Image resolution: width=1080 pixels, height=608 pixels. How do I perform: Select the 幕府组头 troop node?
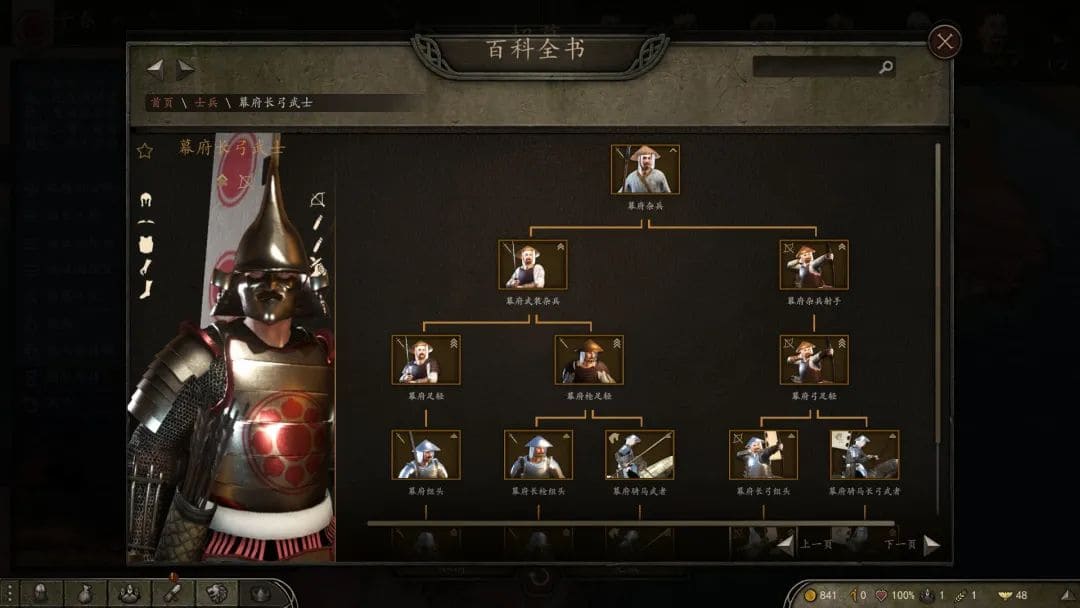tap(426, 455)
